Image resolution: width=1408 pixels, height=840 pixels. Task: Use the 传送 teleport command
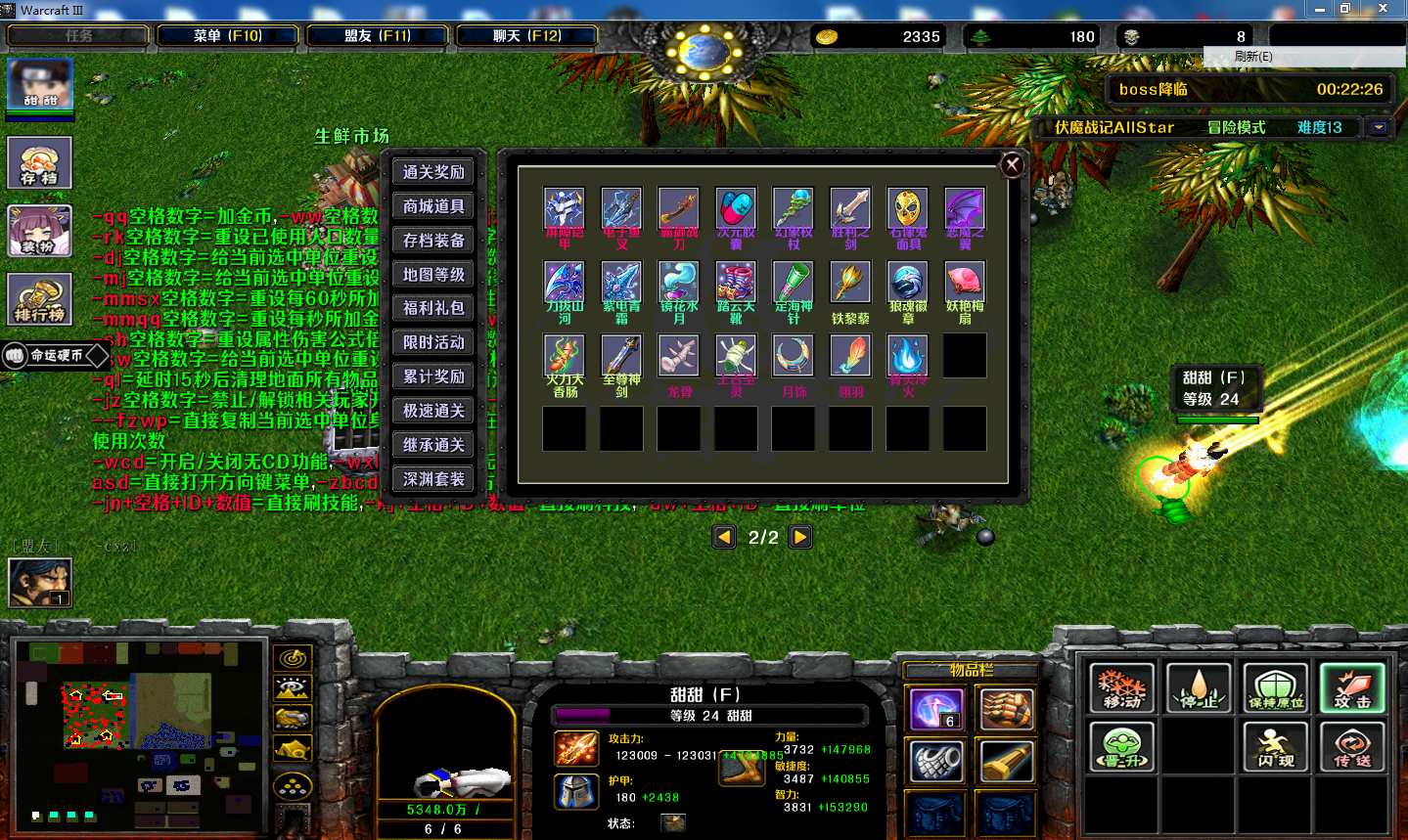pos(1351,746)
